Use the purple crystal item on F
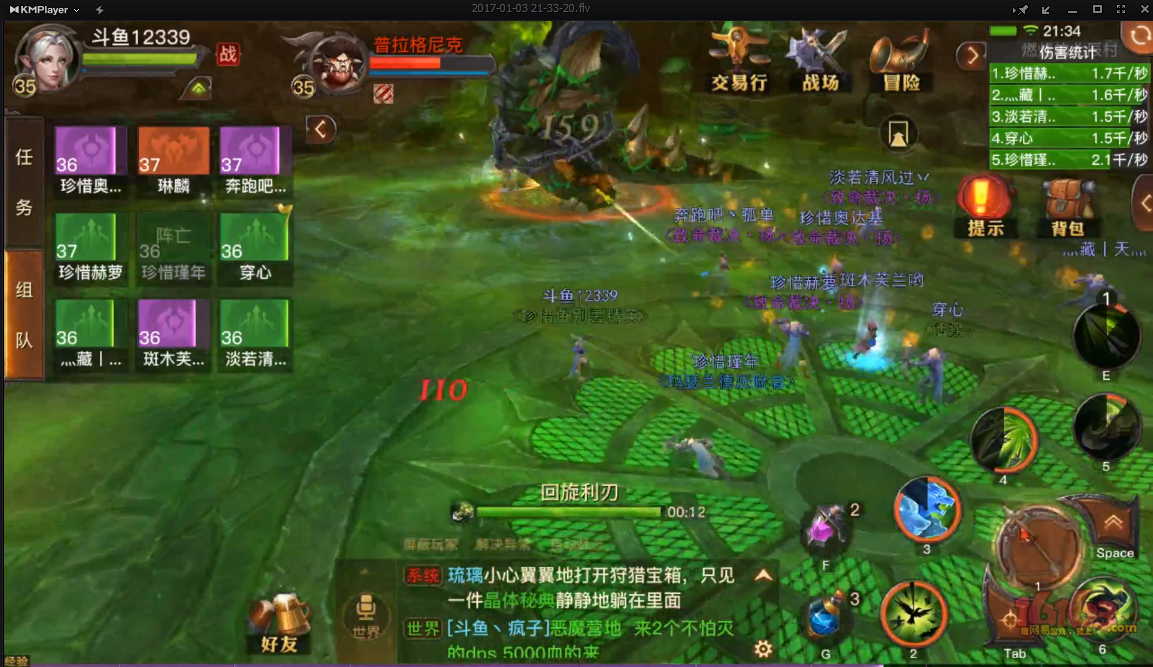Viewport: 1153px width, 667px height. (x=827, y=528)
